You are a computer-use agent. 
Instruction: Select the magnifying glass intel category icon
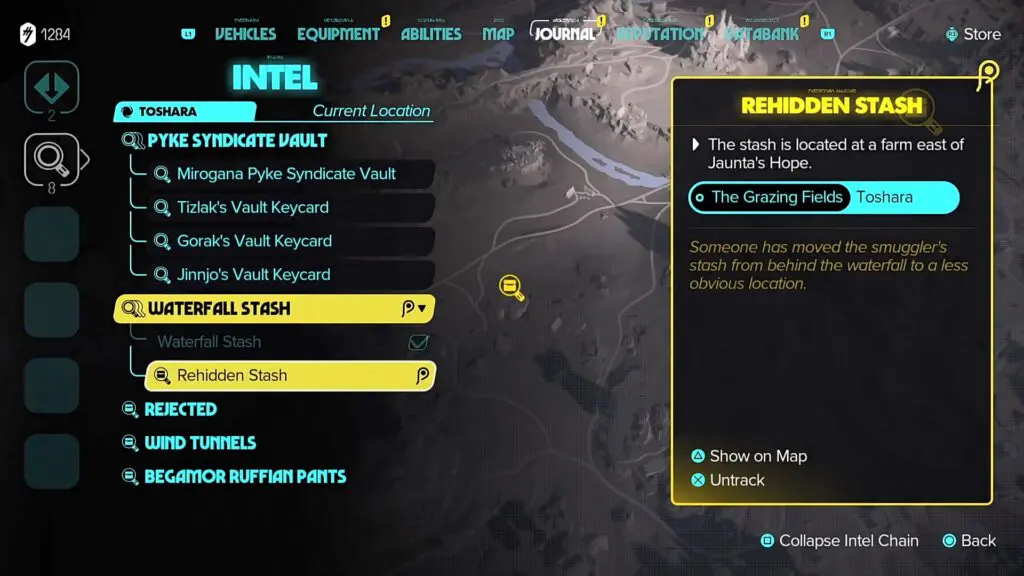coord(51,157)
